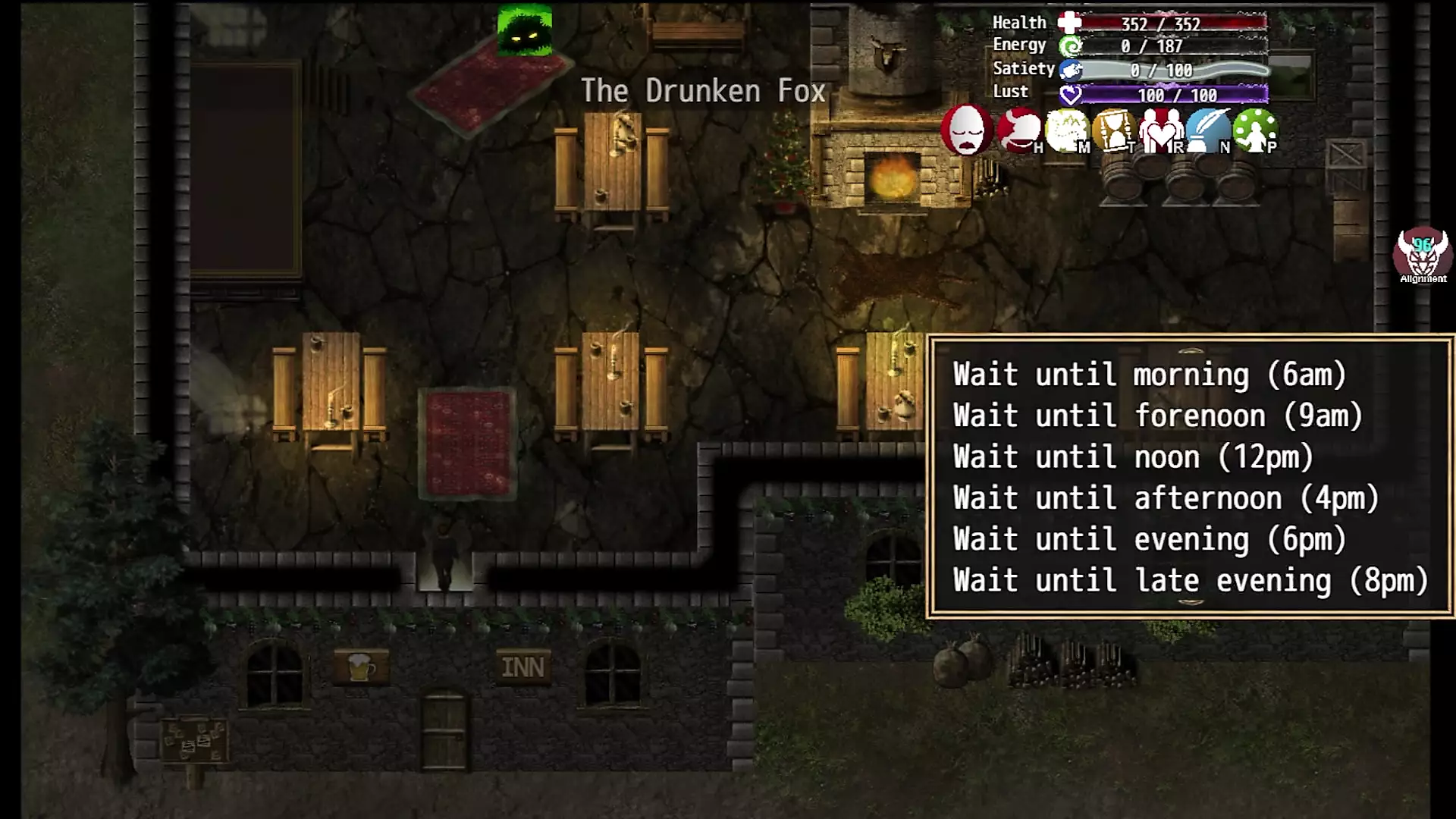
Task: Open the map icon labeled M
Action: coord(1066,130)
